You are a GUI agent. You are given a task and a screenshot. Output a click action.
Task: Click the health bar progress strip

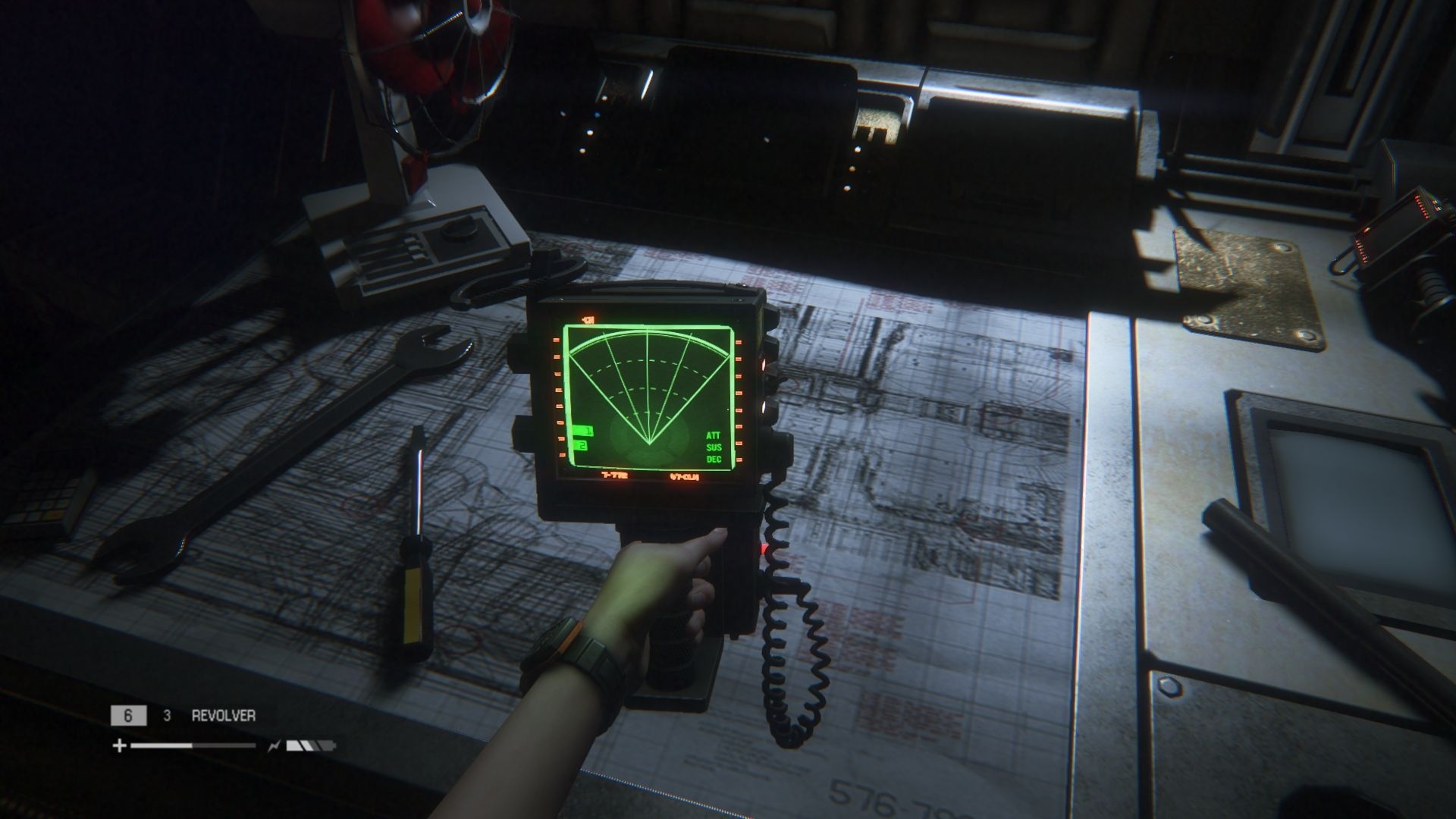(193, 745)
